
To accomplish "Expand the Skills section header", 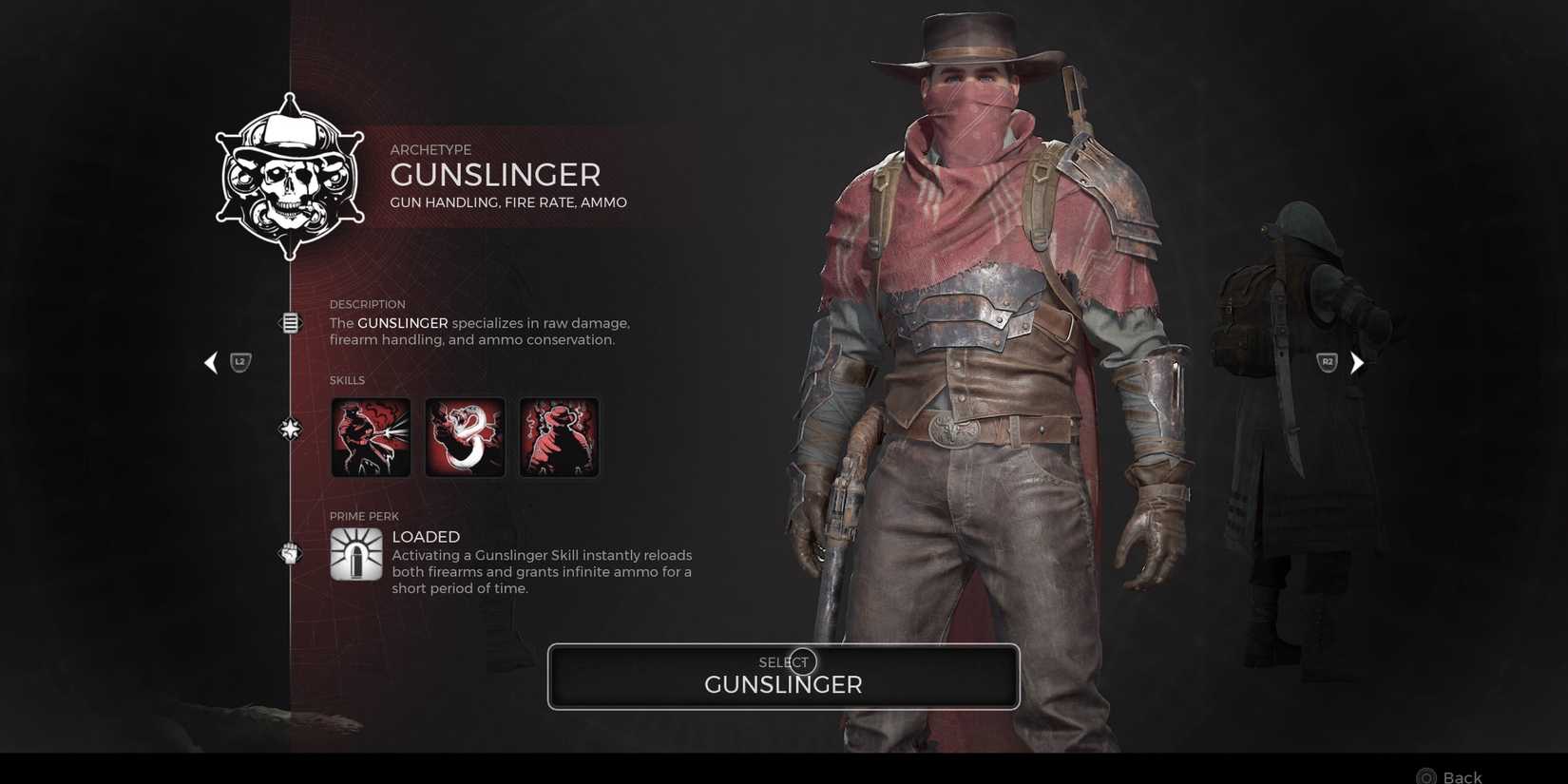I will pos(348,379).
